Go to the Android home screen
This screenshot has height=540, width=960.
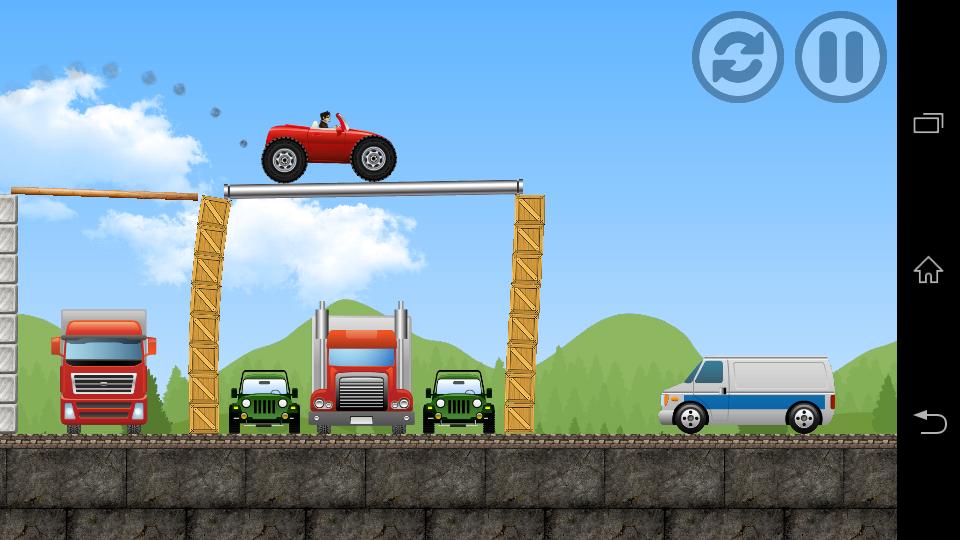928,270
